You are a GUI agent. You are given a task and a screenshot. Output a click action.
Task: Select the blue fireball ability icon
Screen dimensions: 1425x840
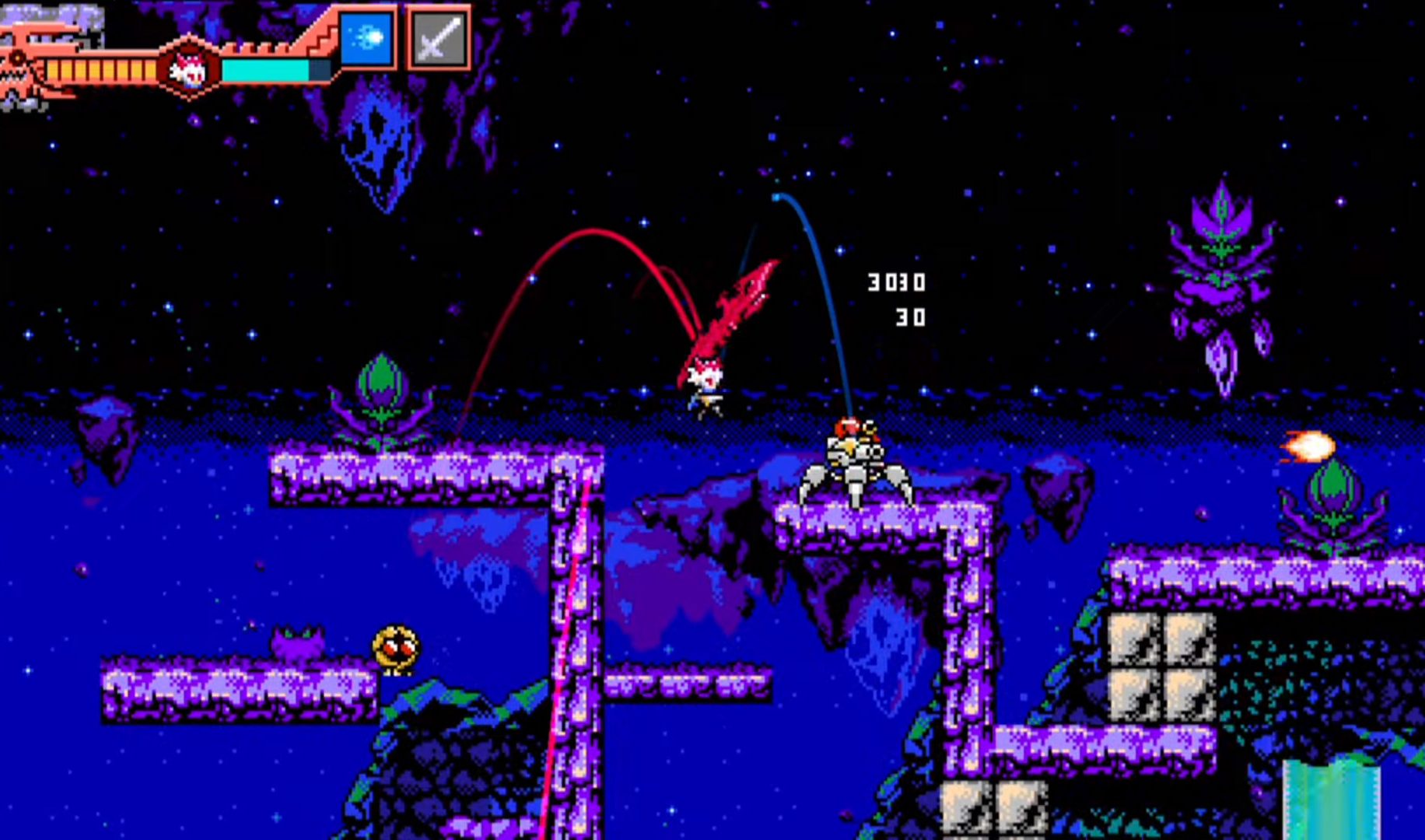[x=367, y=38]
